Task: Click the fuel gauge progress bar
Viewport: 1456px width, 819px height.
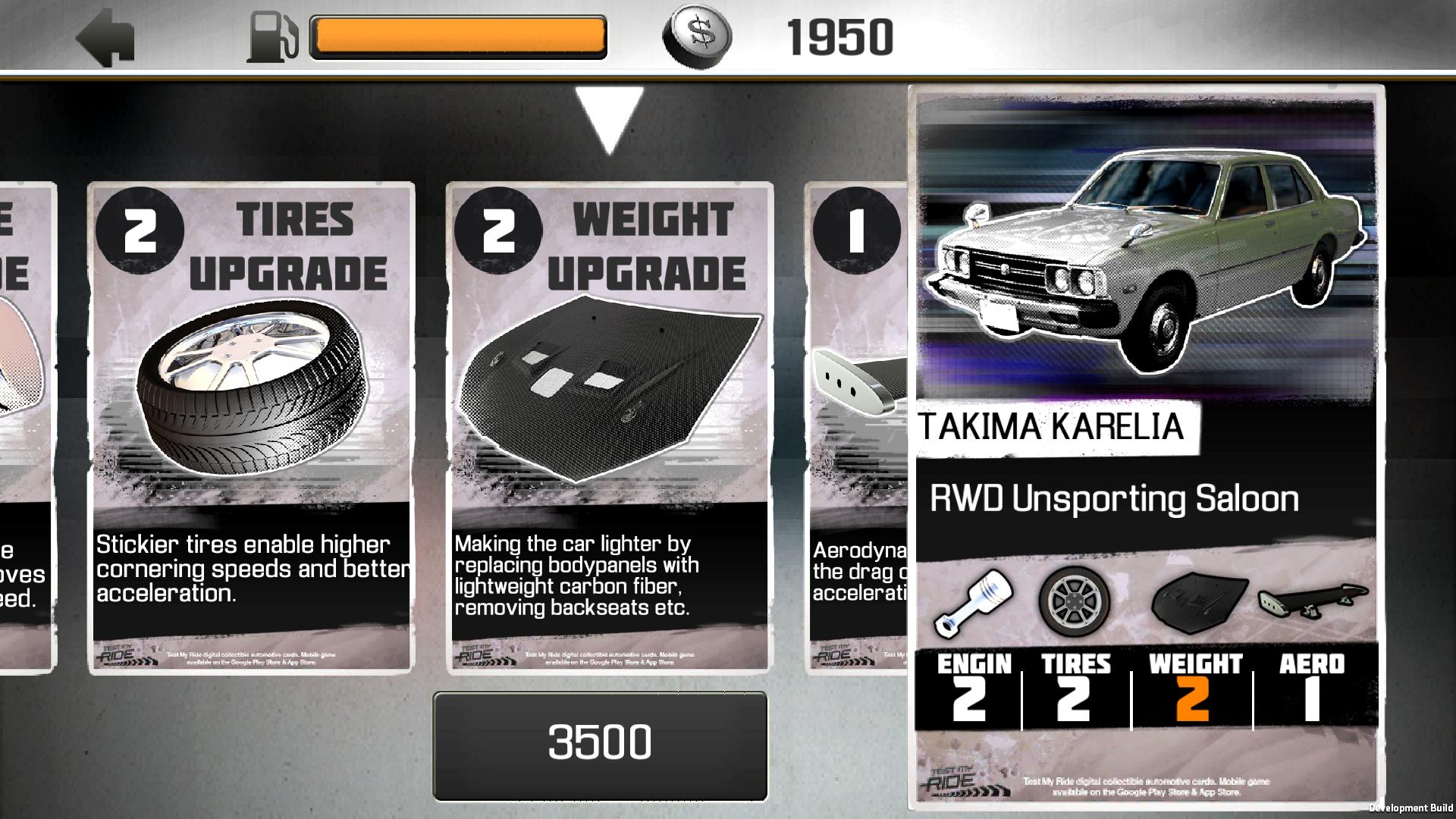Action: tap(457, 36)
